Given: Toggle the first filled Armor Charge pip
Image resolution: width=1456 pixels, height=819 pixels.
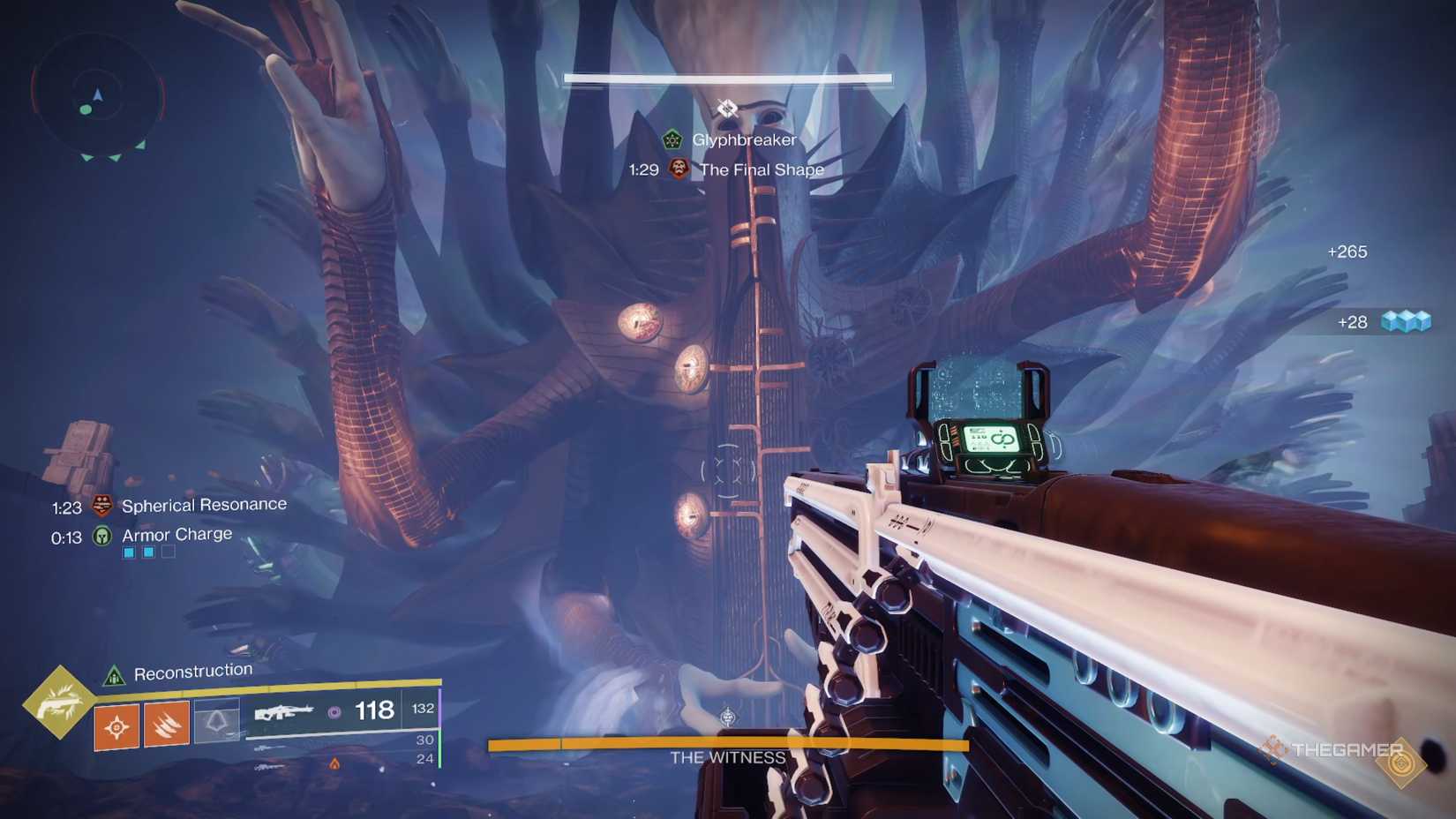Looking at the screenshot, I should 129,552.
